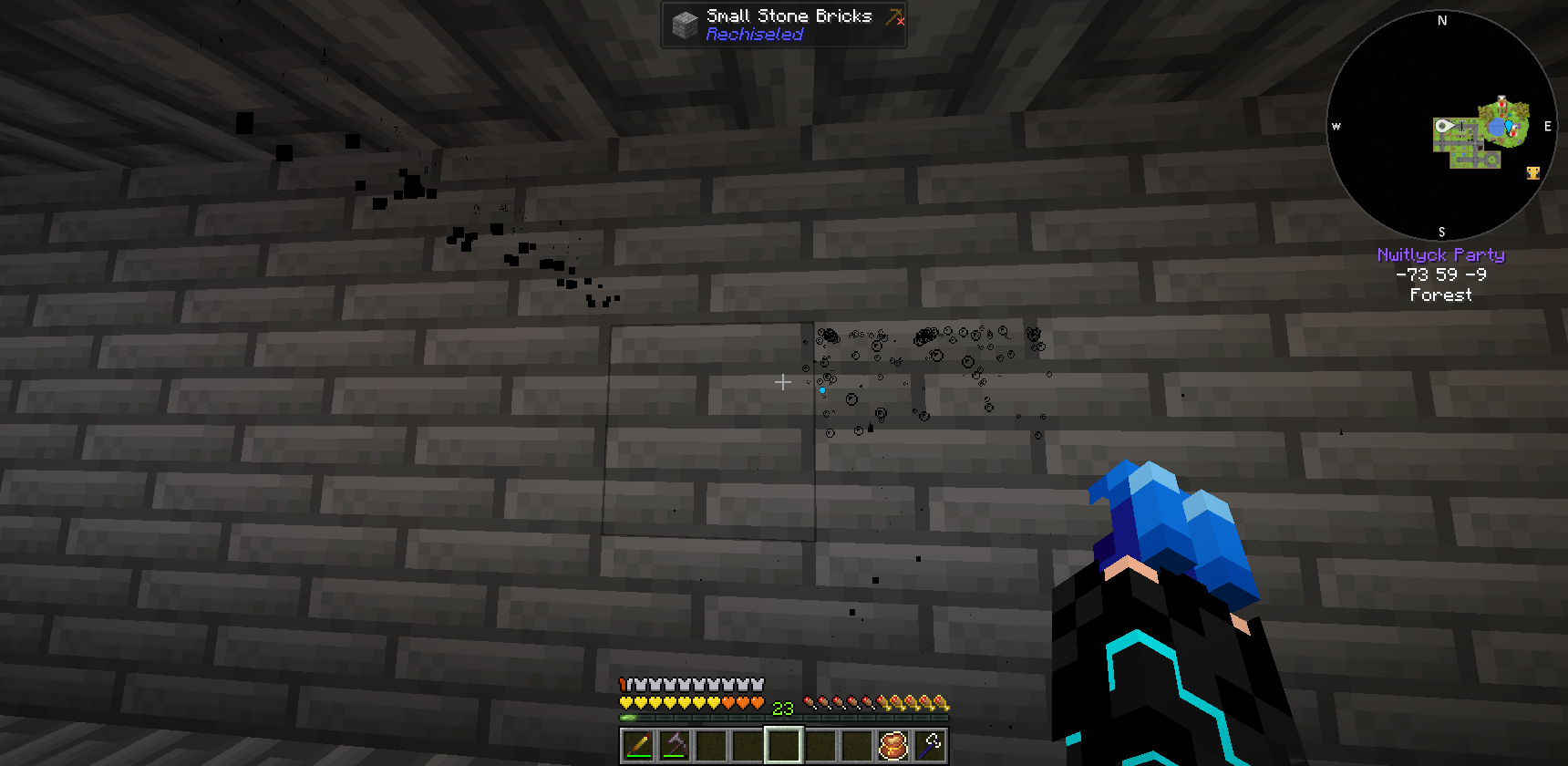Click the S compass marker on the minimap
1568x766 pixels.
1440,231
